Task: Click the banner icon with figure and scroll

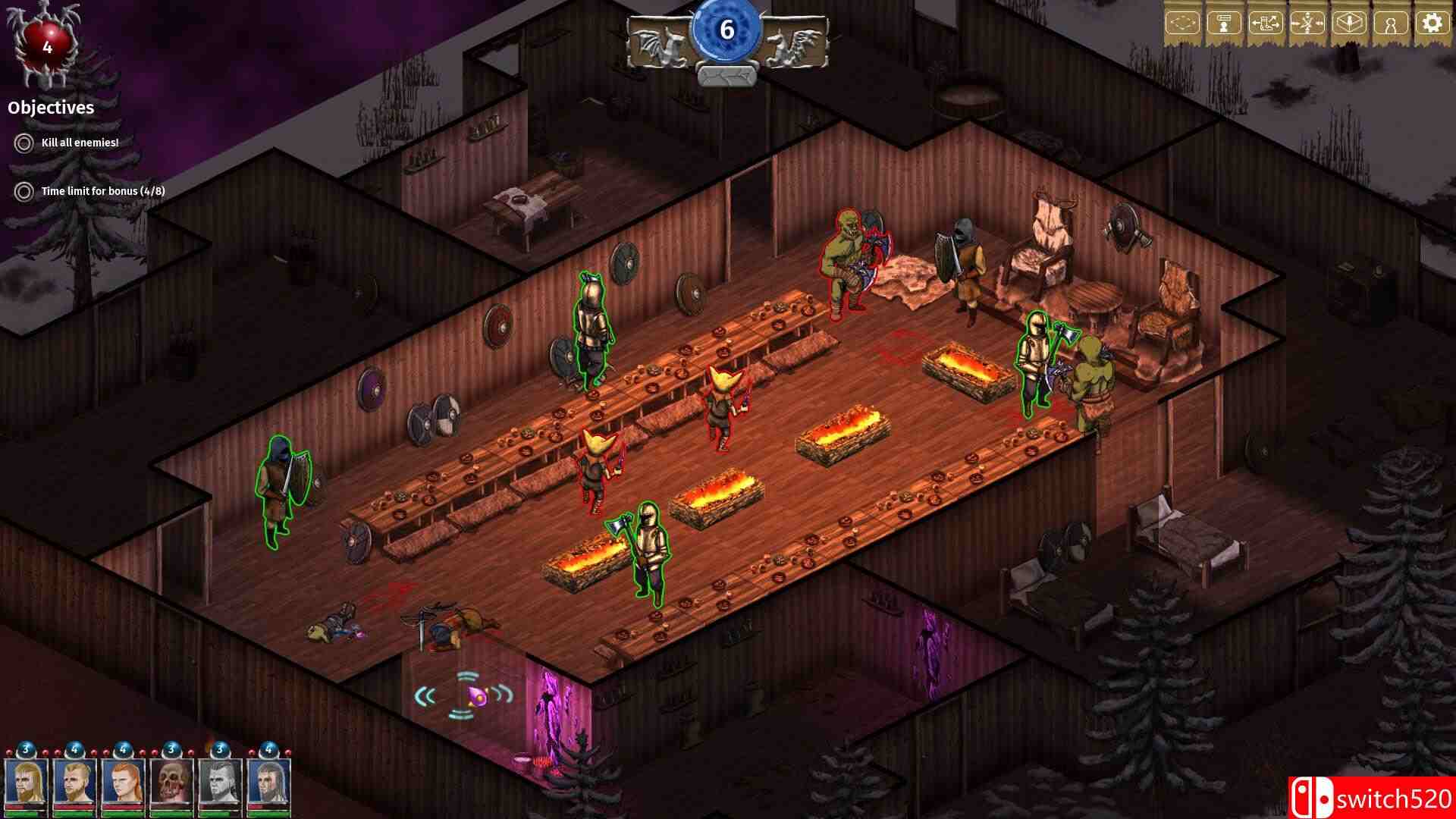Action: (x=1224, y=24)
